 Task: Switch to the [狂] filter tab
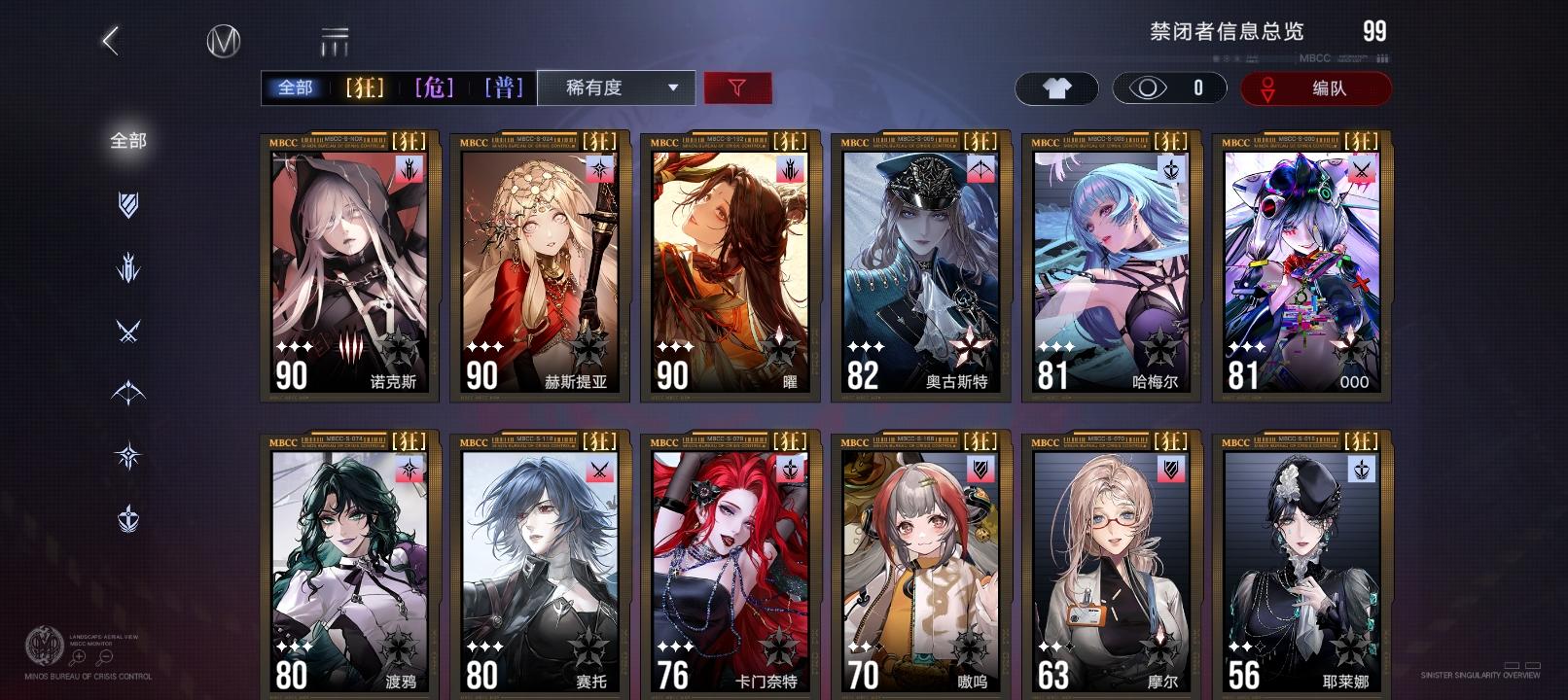(x=365, y=87)
